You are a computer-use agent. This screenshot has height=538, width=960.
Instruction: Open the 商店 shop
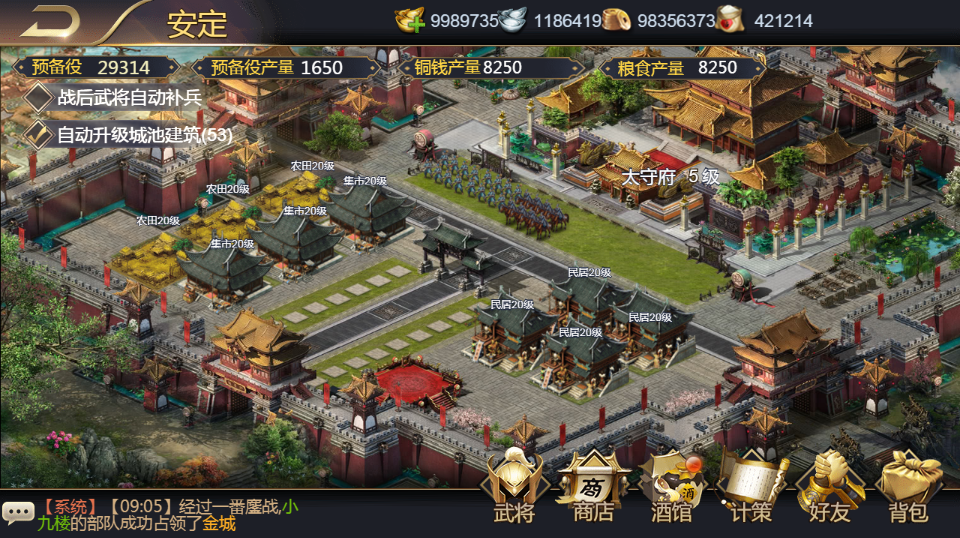coord(593,488)
